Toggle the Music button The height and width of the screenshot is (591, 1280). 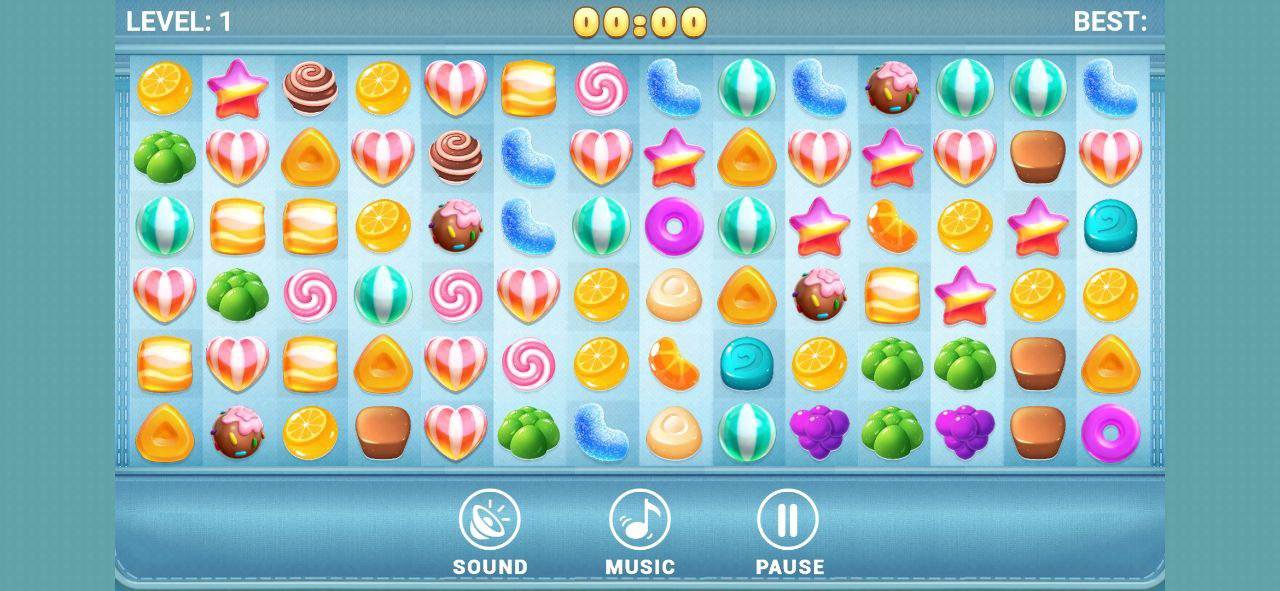pos(640,521)
